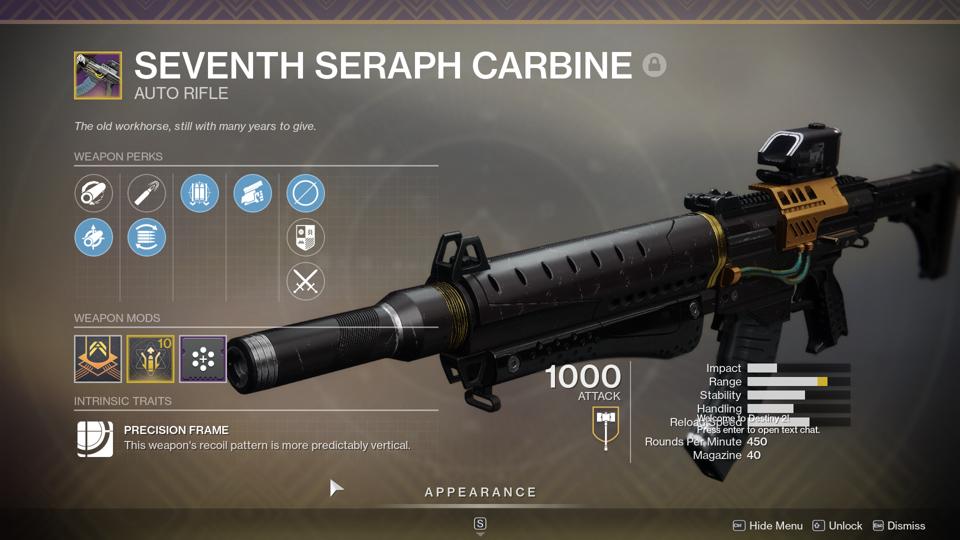Click the Seventh Seraph Carbine thumbnail
This screenshot has width=960, height=540.
click(98, 76)
